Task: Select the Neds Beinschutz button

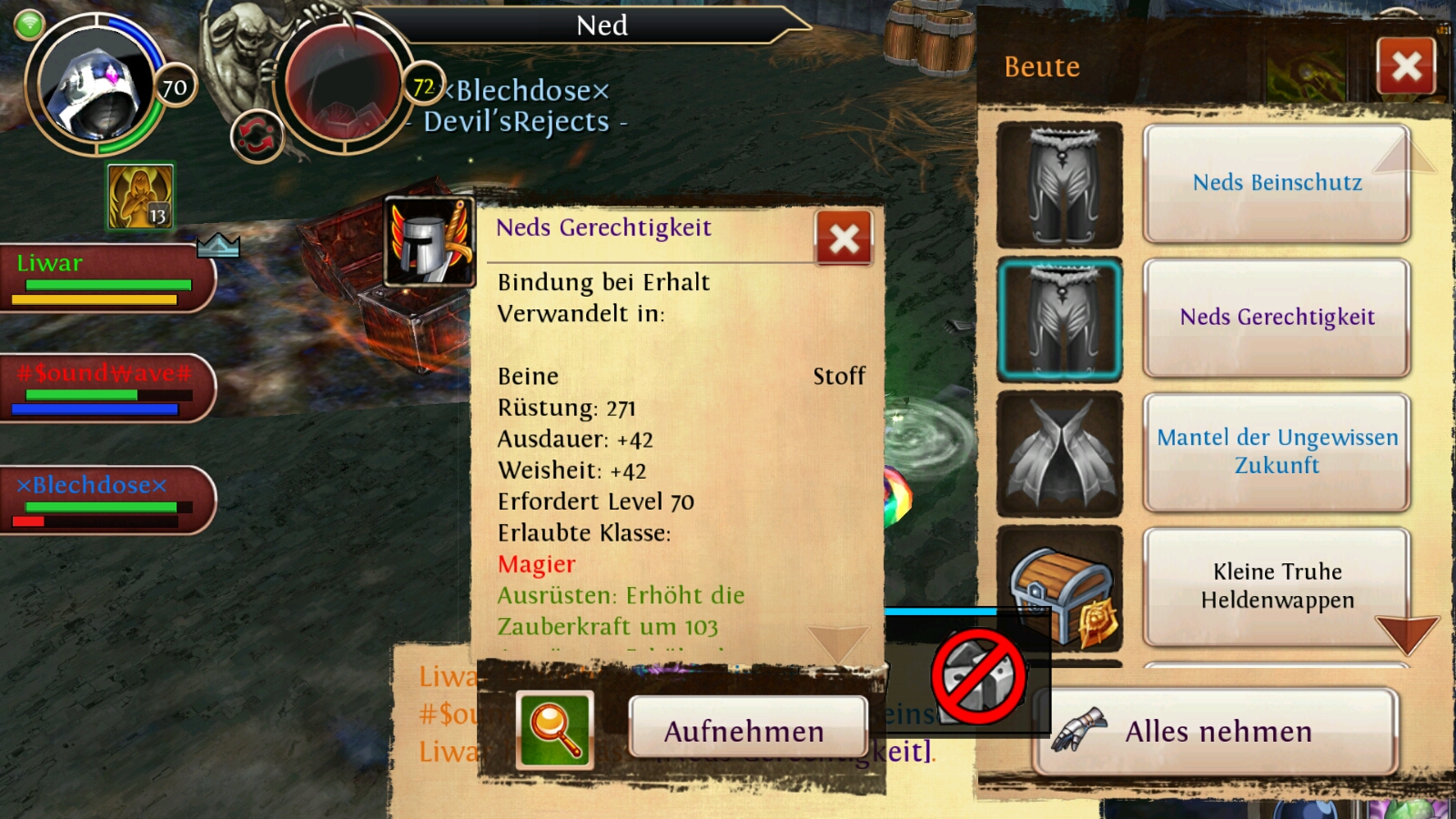Action: [x=1277, y=183]
